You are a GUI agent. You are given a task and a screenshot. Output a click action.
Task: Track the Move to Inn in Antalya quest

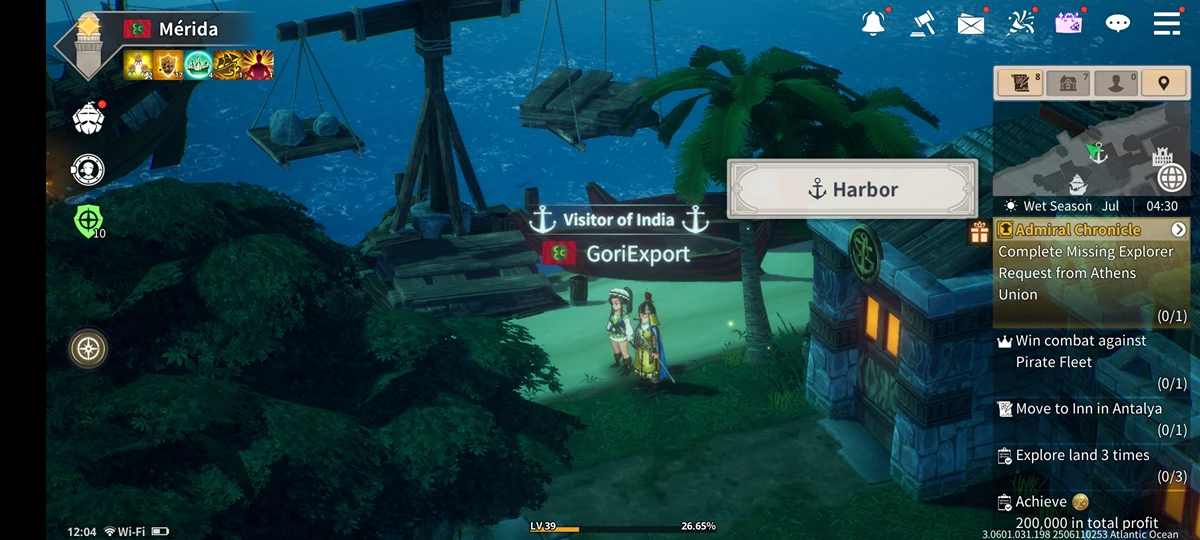pyautogui.click(x=1088, y=409)
